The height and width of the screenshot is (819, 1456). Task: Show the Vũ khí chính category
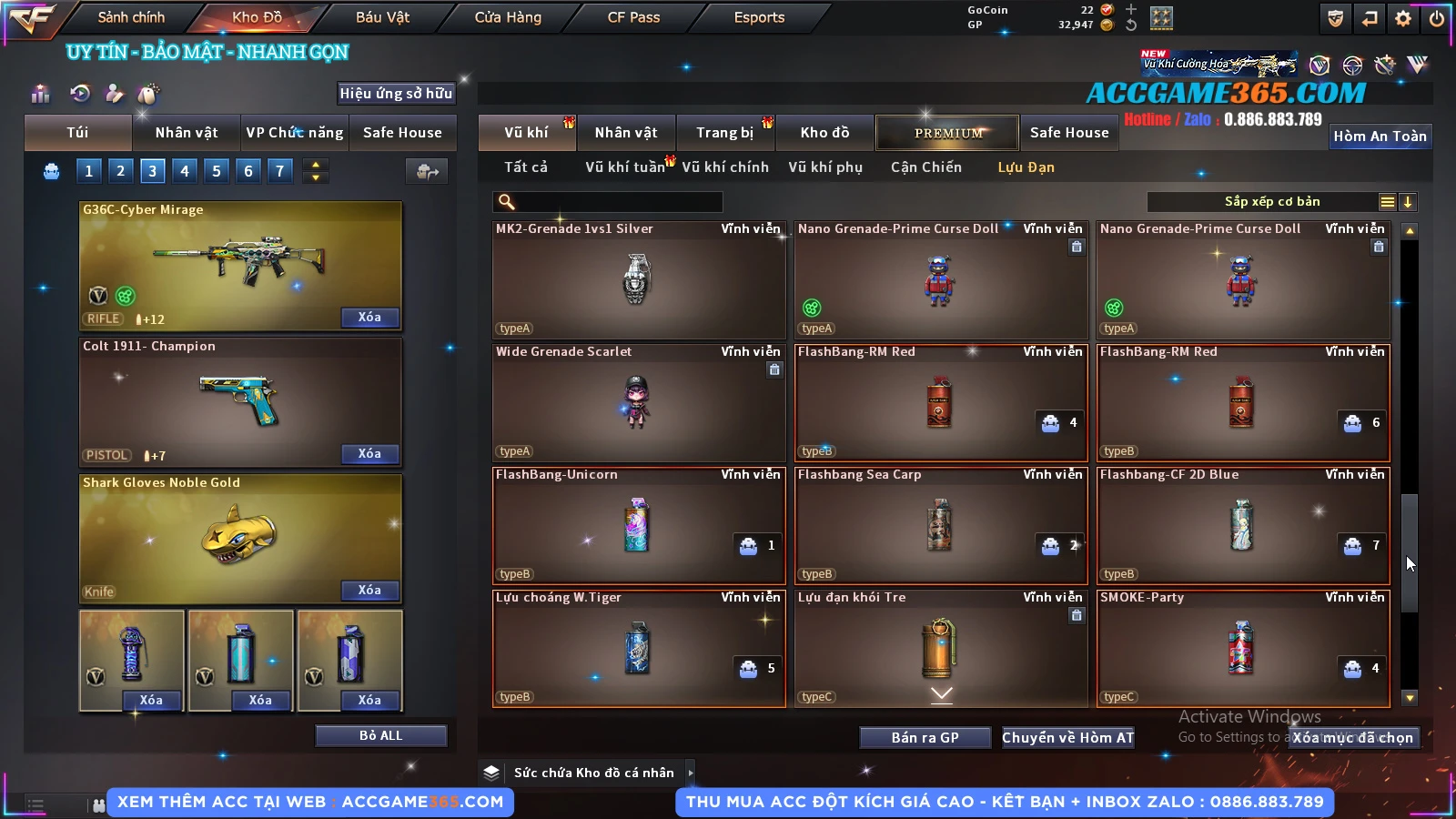click(x=725, y=167)
